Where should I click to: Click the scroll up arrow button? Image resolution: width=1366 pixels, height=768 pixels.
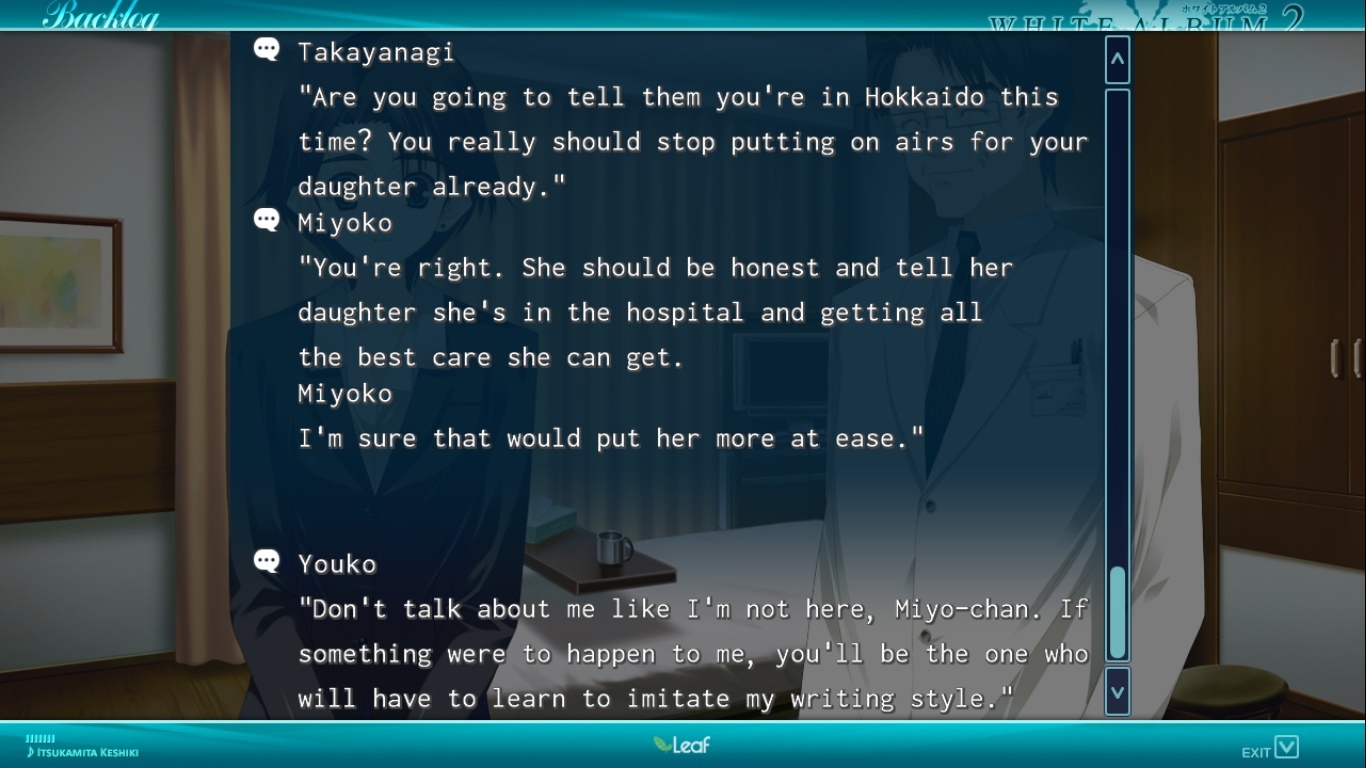[x=1117, y=60]
